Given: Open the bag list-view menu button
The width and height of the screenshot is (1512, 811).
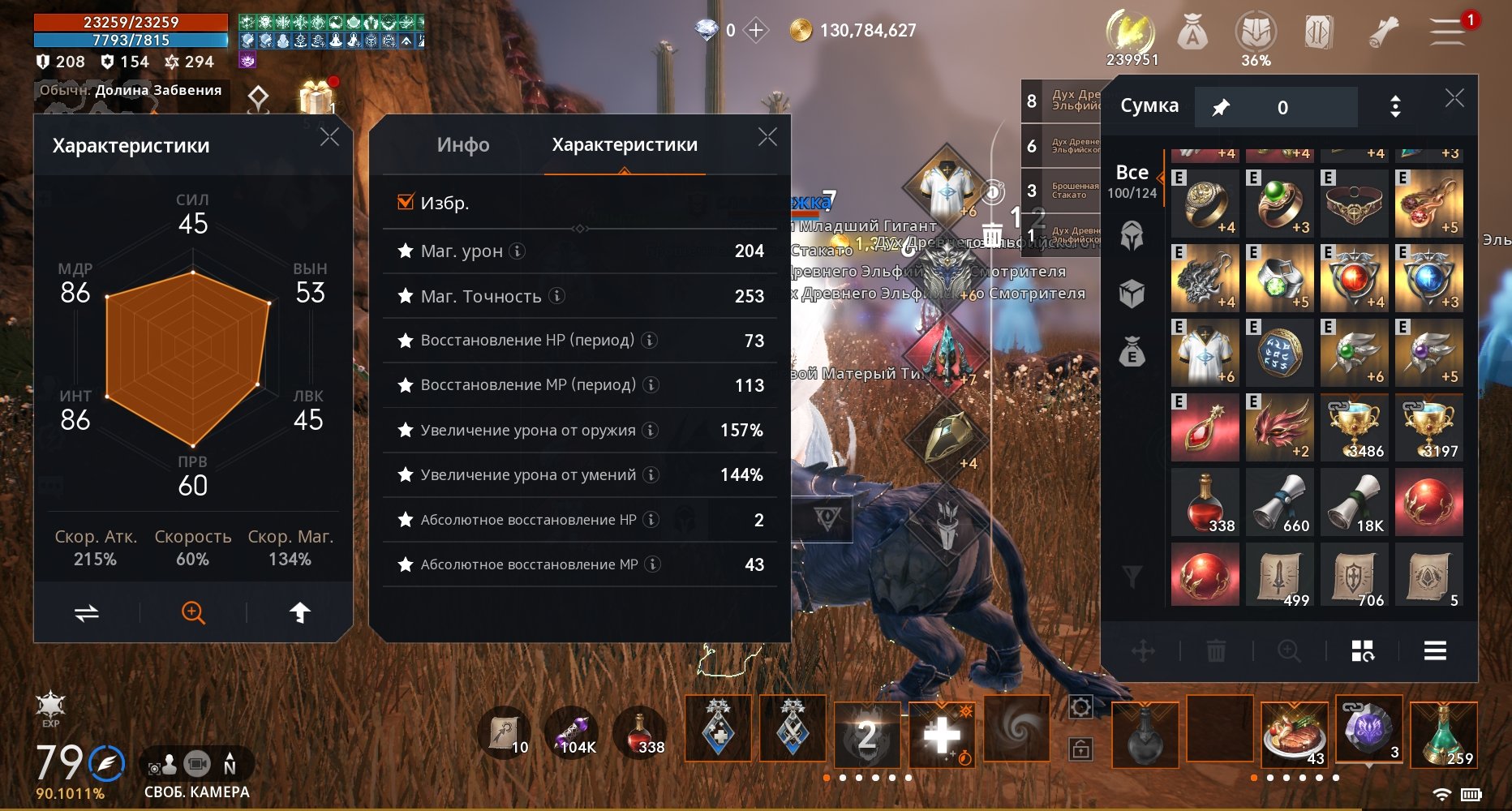Looking at the screenshot, I should pos(1435,650).
